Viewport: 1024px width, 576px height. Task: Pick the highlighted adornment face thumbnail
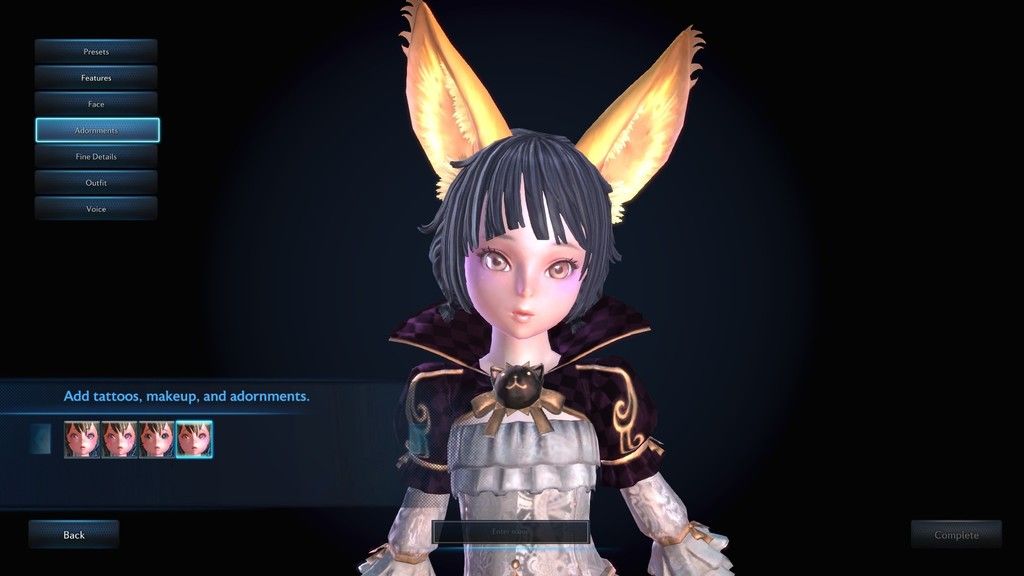(194, 439)
